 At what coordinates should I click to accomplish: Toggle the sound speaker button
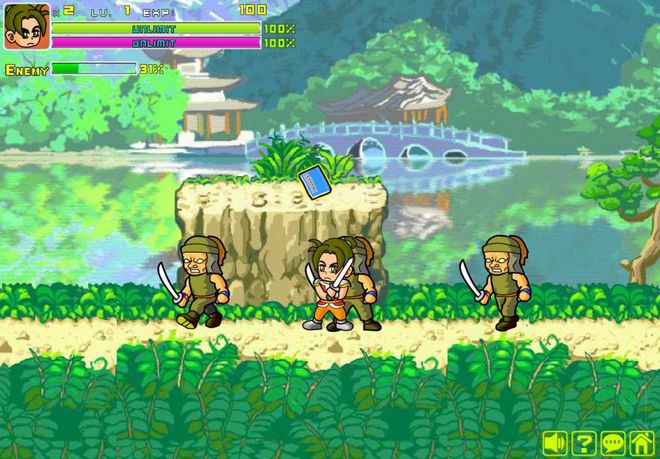(x=555, y=442)
